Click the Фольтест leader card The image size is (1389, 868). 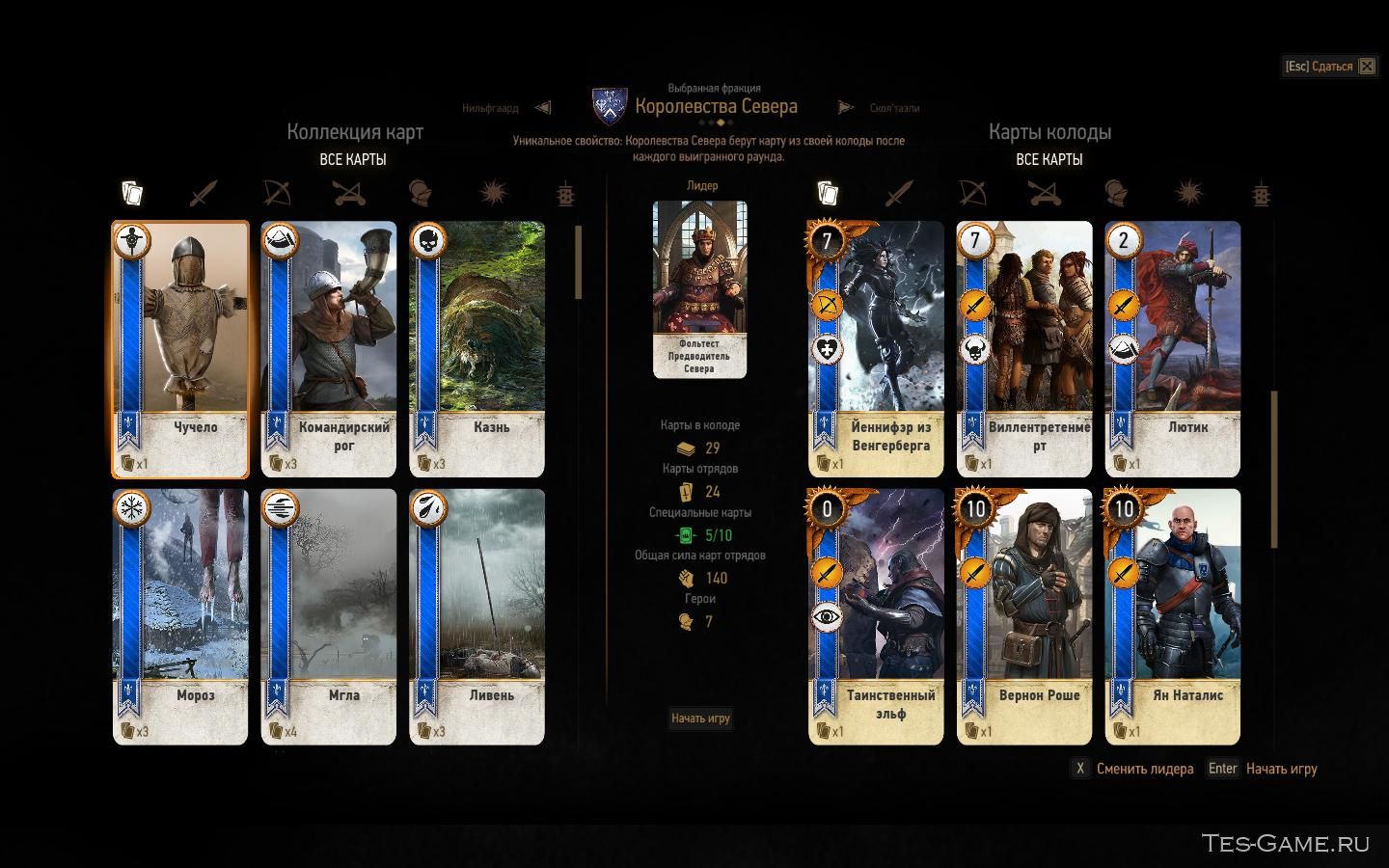699,288
